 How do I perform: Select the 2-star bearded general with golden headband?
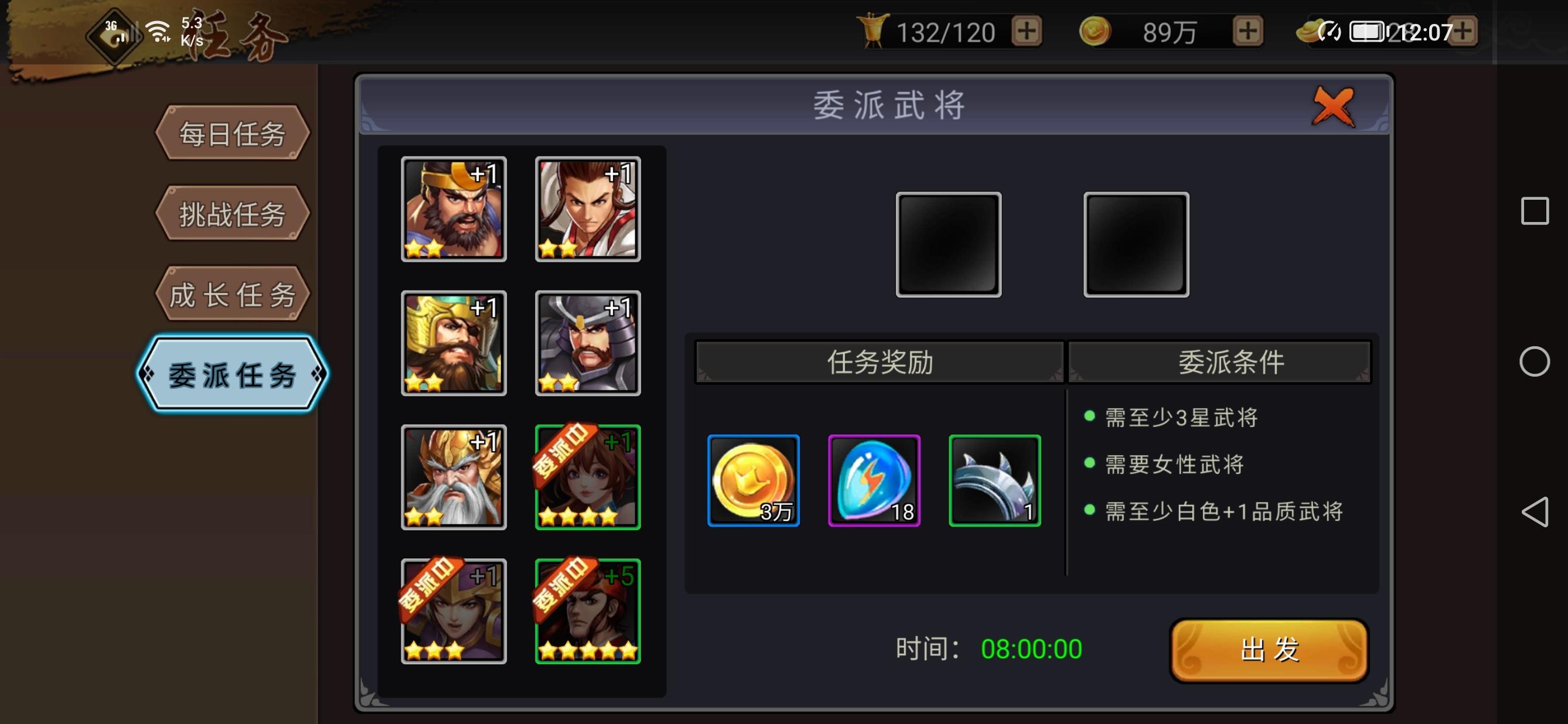(453, 210)
